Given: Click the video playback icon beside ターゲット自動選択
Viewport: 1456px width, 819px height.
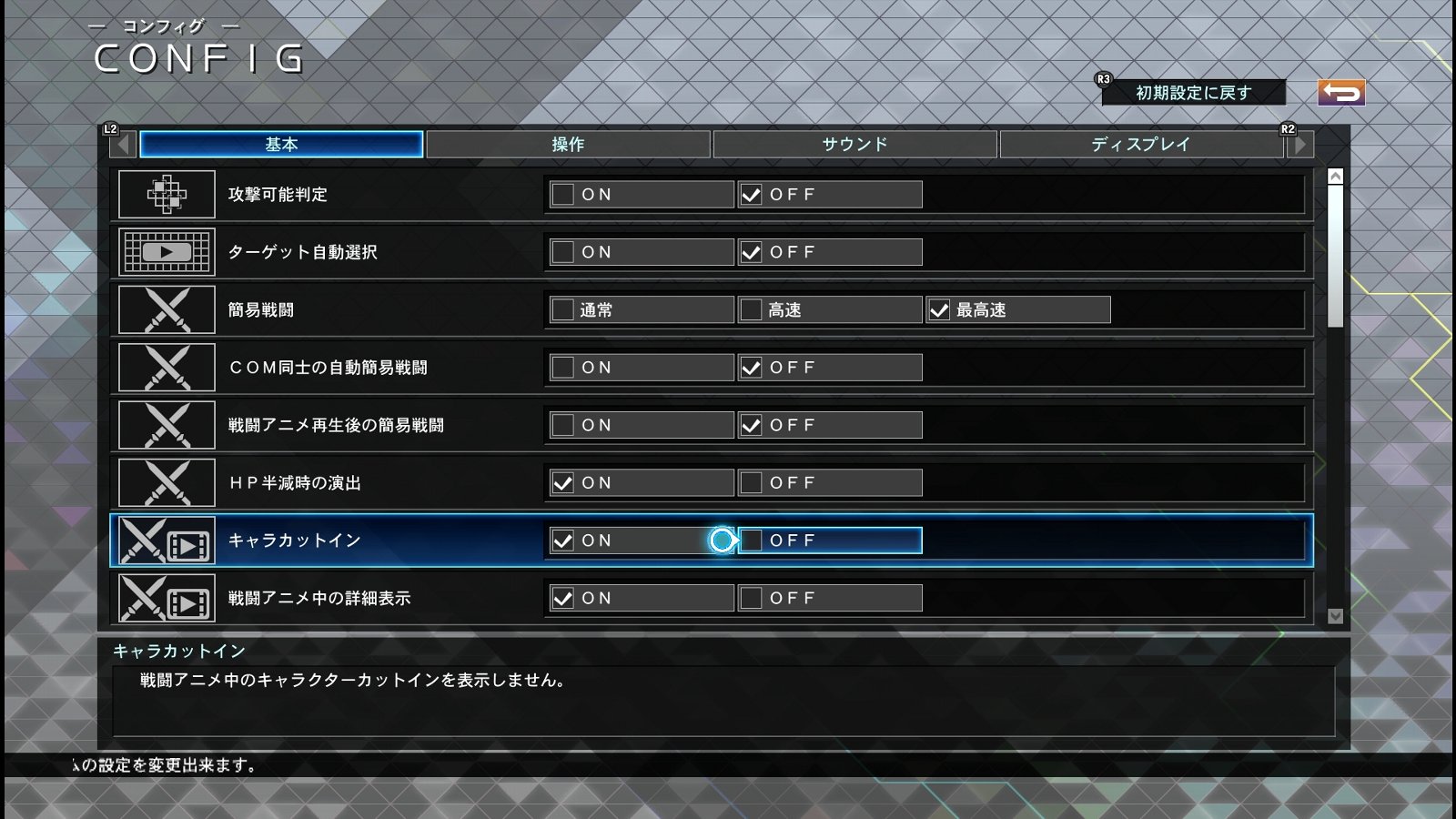Looking at the screenshot, I should [x=167, y=252].
